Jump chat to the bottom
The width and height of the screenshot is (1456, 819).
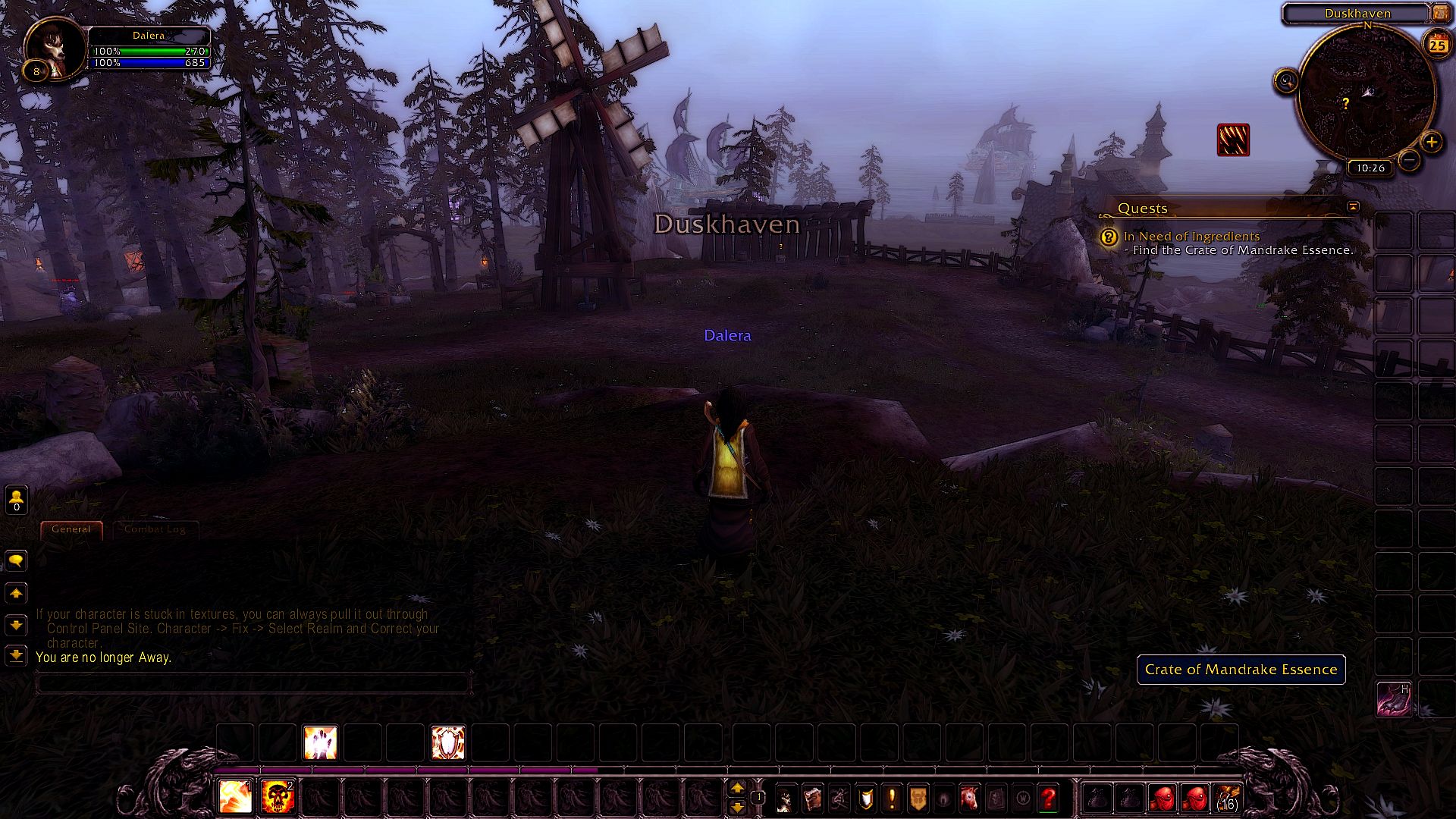coord(16,655)
